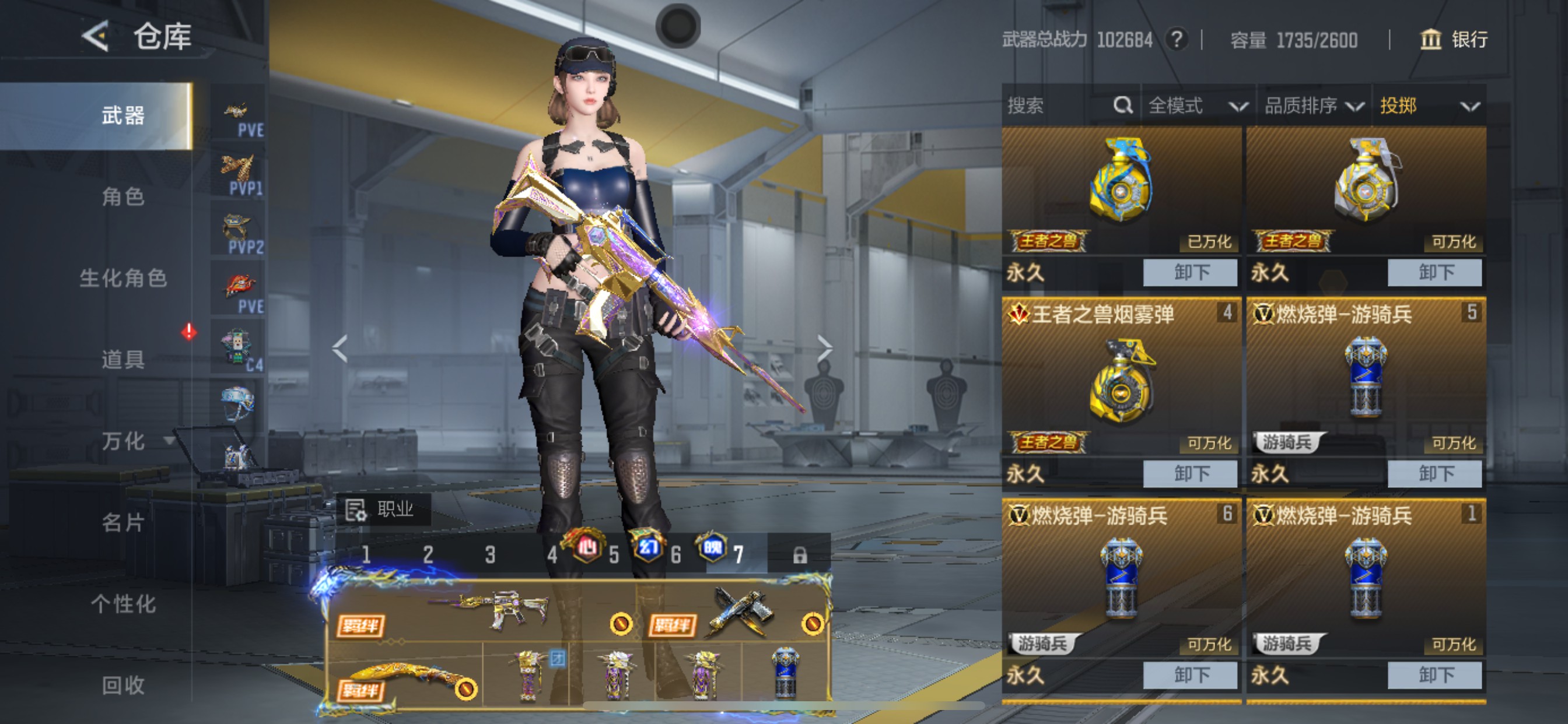This screenshot has width=1568, height=724.
Task: Open the 银行 bank
Action: click(1454, 40)
